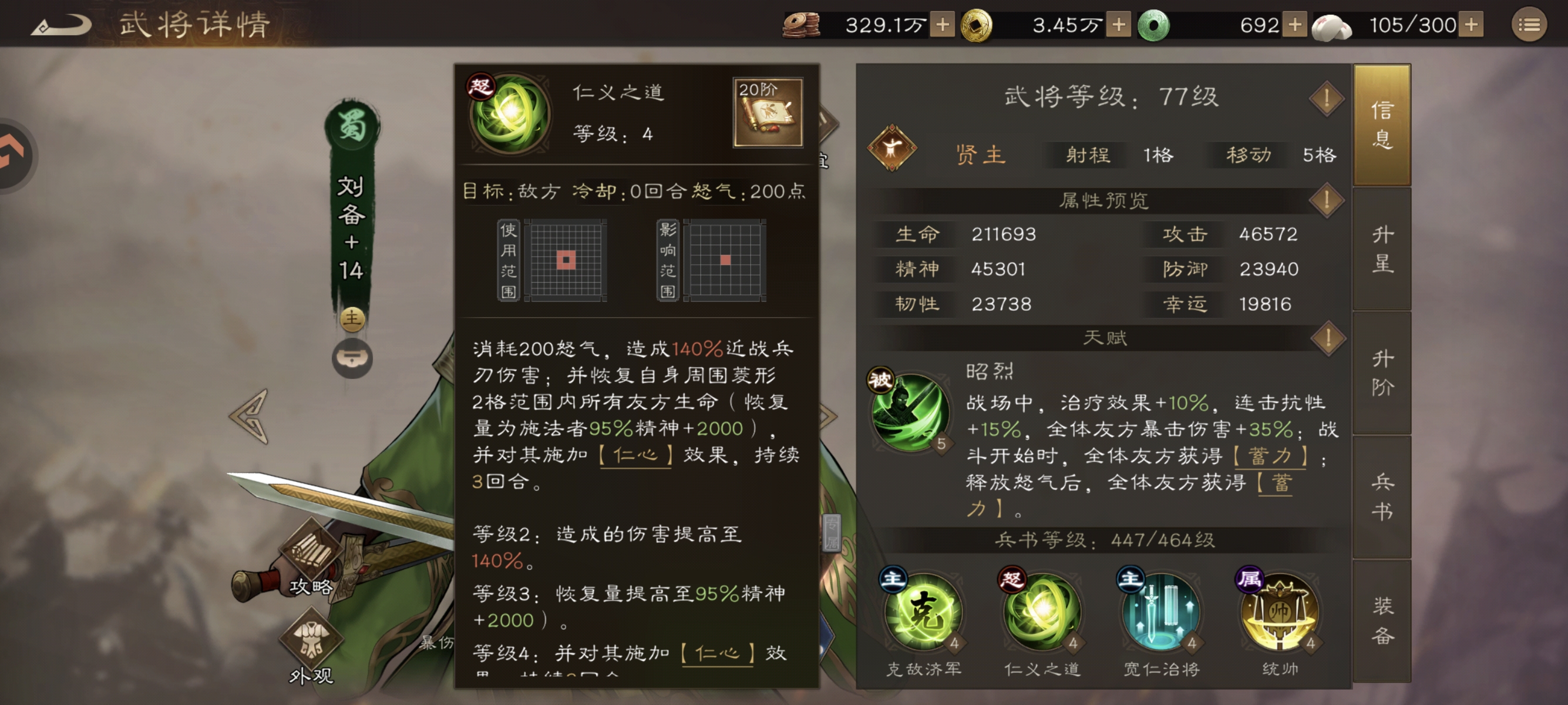This screenshot has height=705, width=1568.
Task: Open the 仁义之道 skill icon at the bottom
Action: pos(1043,615)
